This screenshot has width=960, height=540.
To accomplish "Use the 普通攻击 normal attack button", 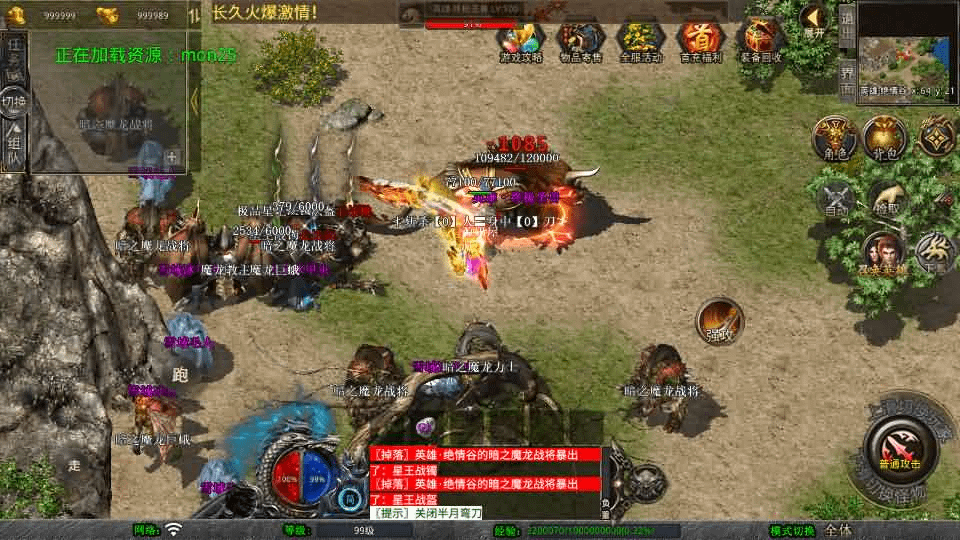I will (x=896, y=446).
